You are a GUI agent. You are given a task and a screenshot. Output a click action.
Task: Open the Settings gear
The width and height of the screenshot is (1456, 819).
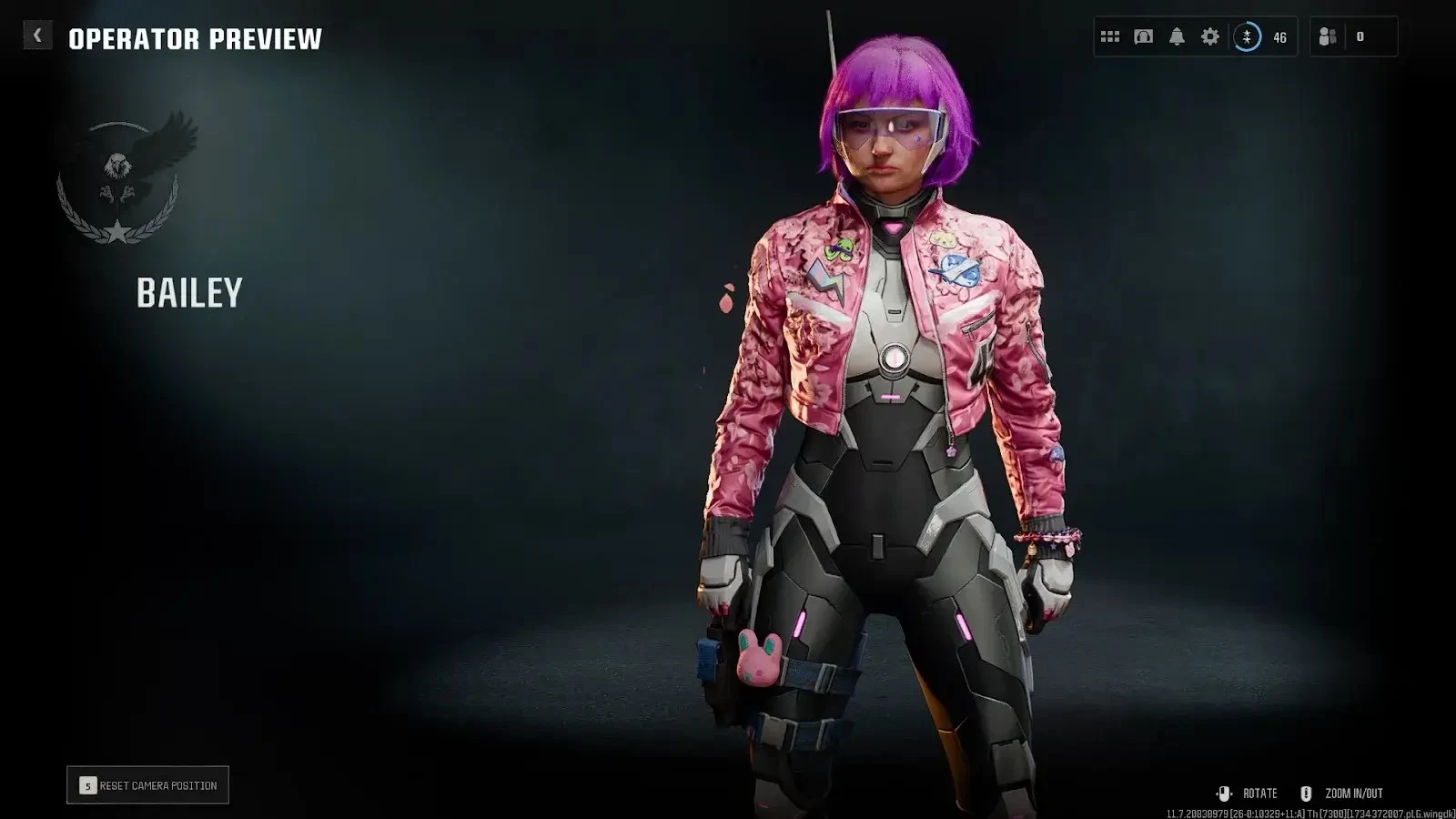coord(1210,36)
